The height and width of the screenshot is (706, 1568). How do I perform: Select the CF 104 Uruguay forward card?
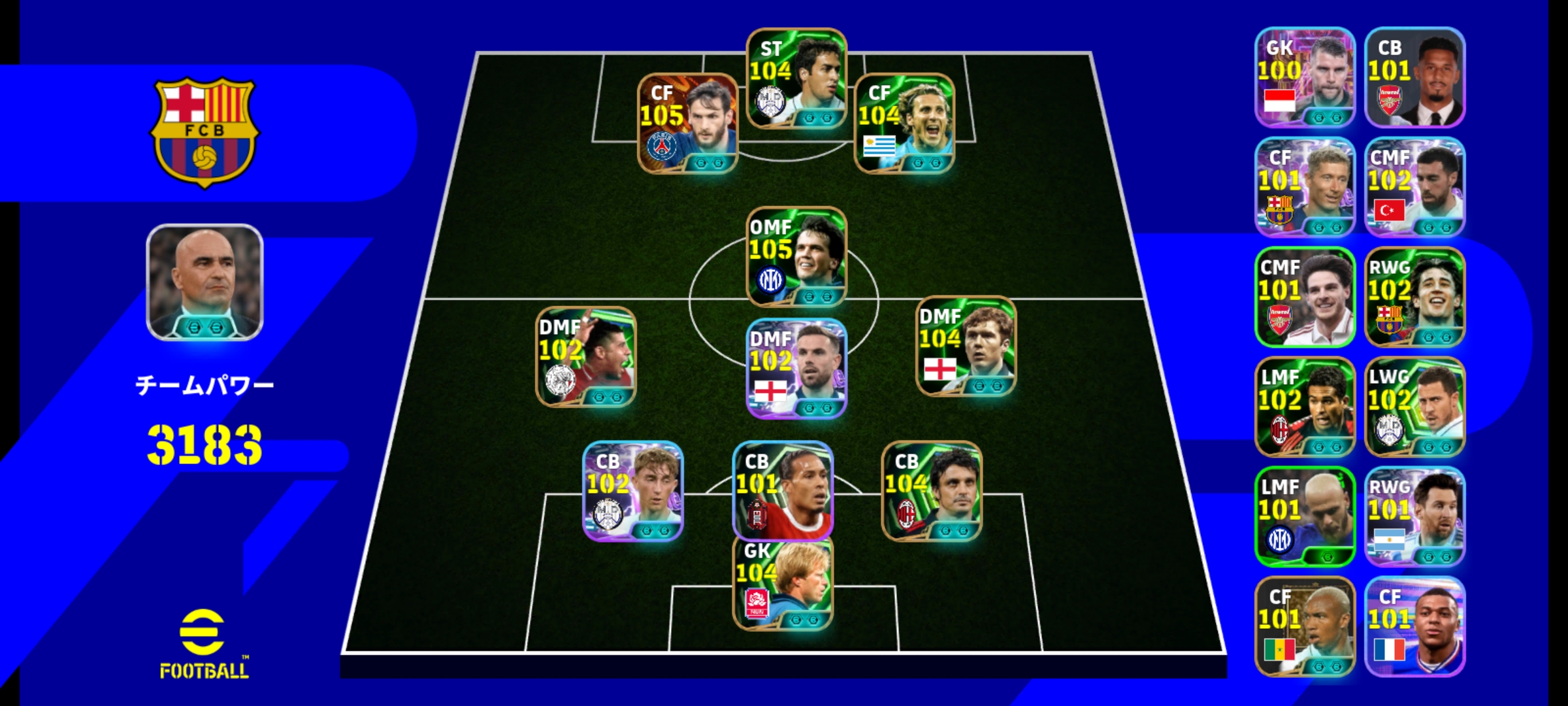point(904,124)
